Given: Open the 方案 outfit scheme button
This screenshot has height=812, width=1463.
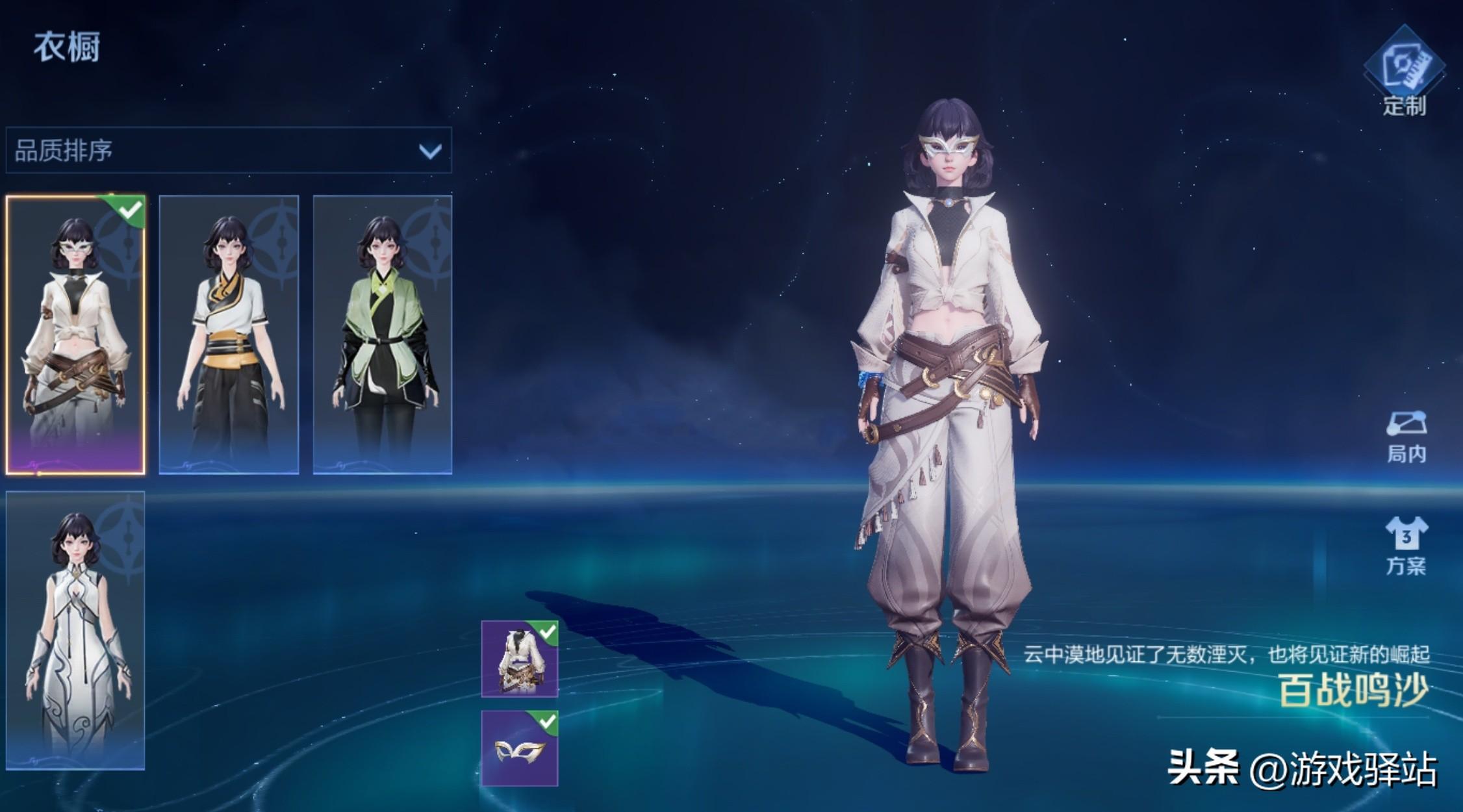Looking at the screenshot, I should point(1406,546).
